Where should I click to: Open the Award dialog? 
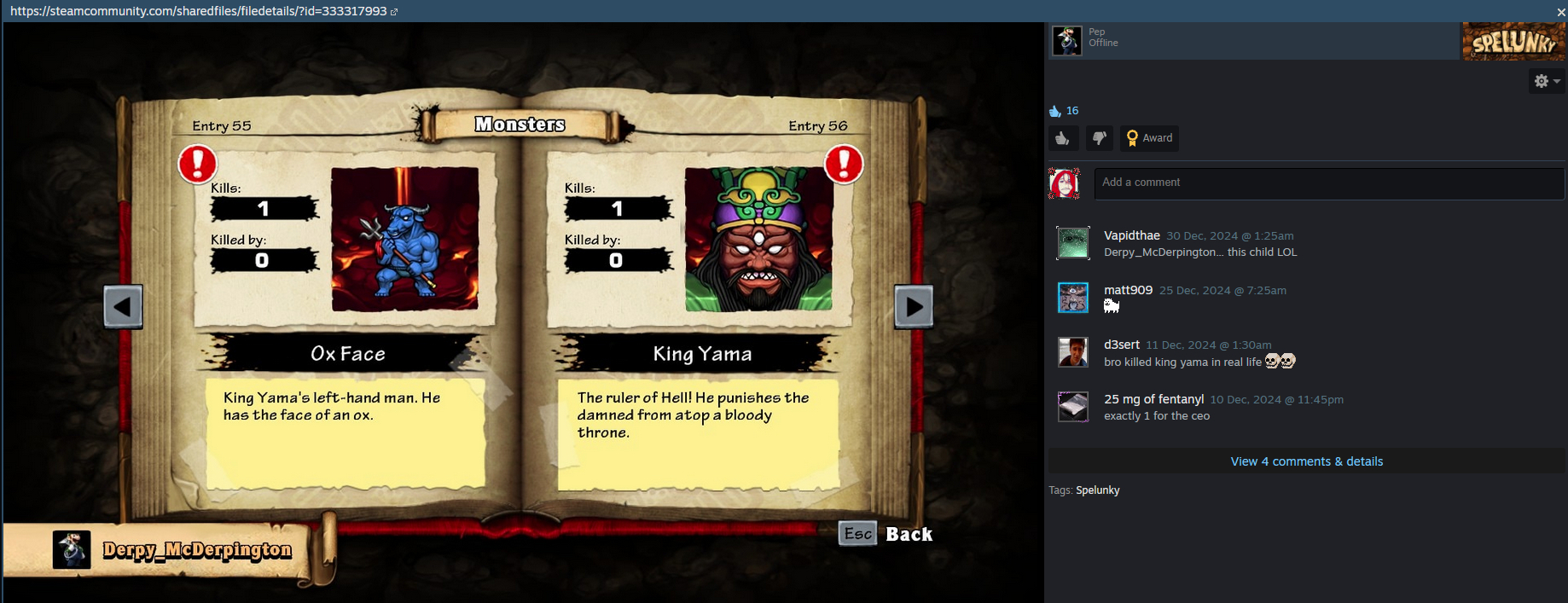[x=1149, y=138]
